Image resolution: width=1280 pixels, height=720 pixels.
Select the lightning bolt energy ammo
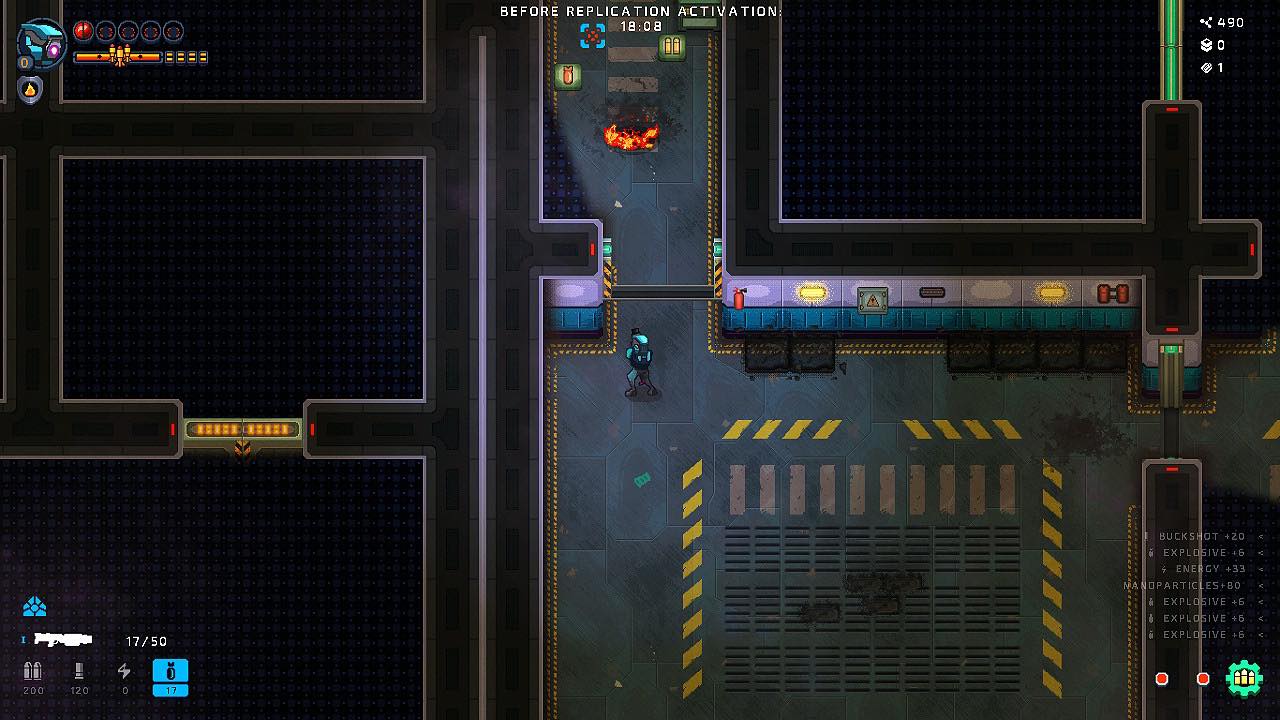pos(124,672)
